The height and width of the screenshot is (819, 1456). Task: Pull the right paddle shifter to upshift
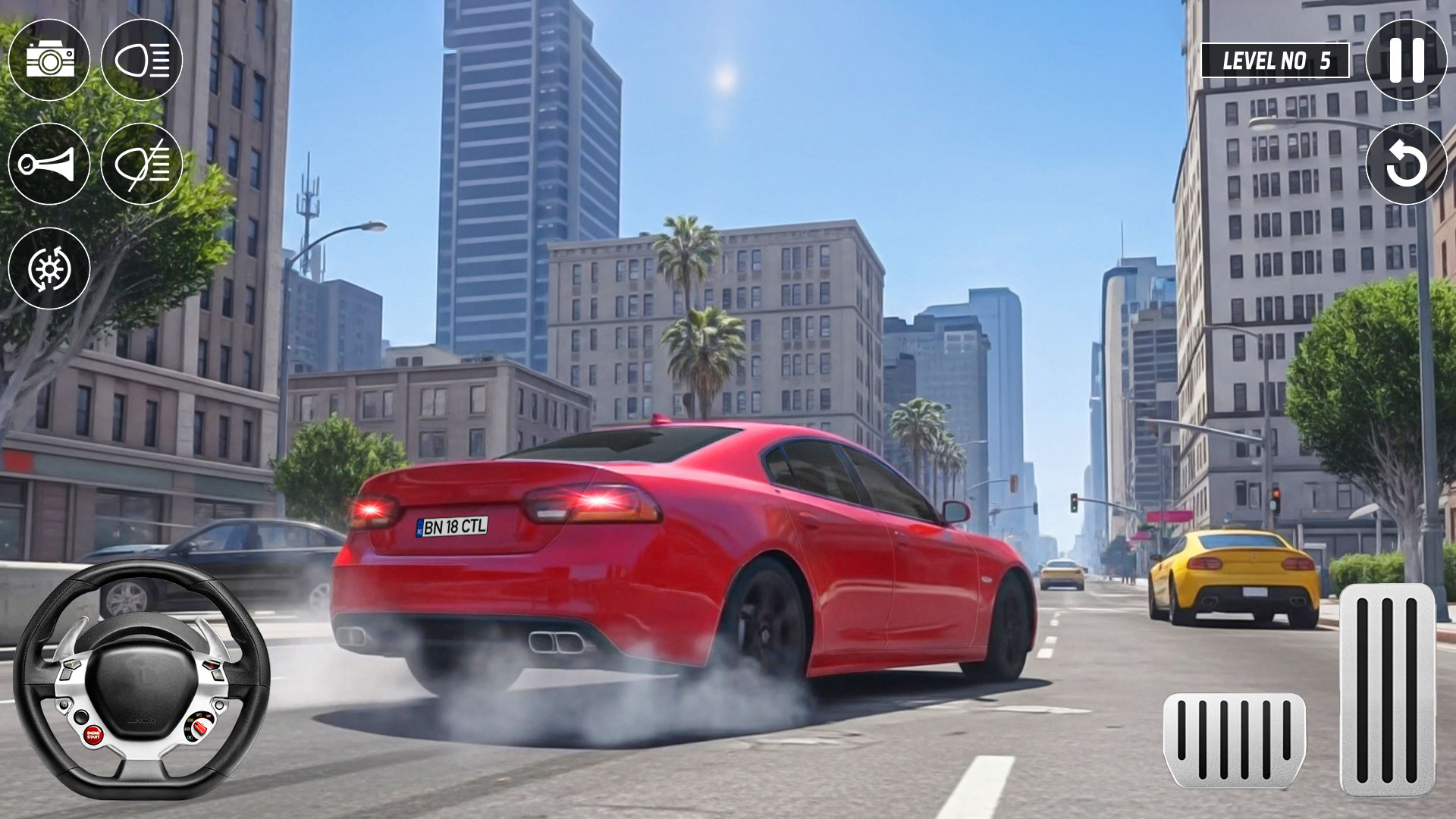tap(211, 635)
